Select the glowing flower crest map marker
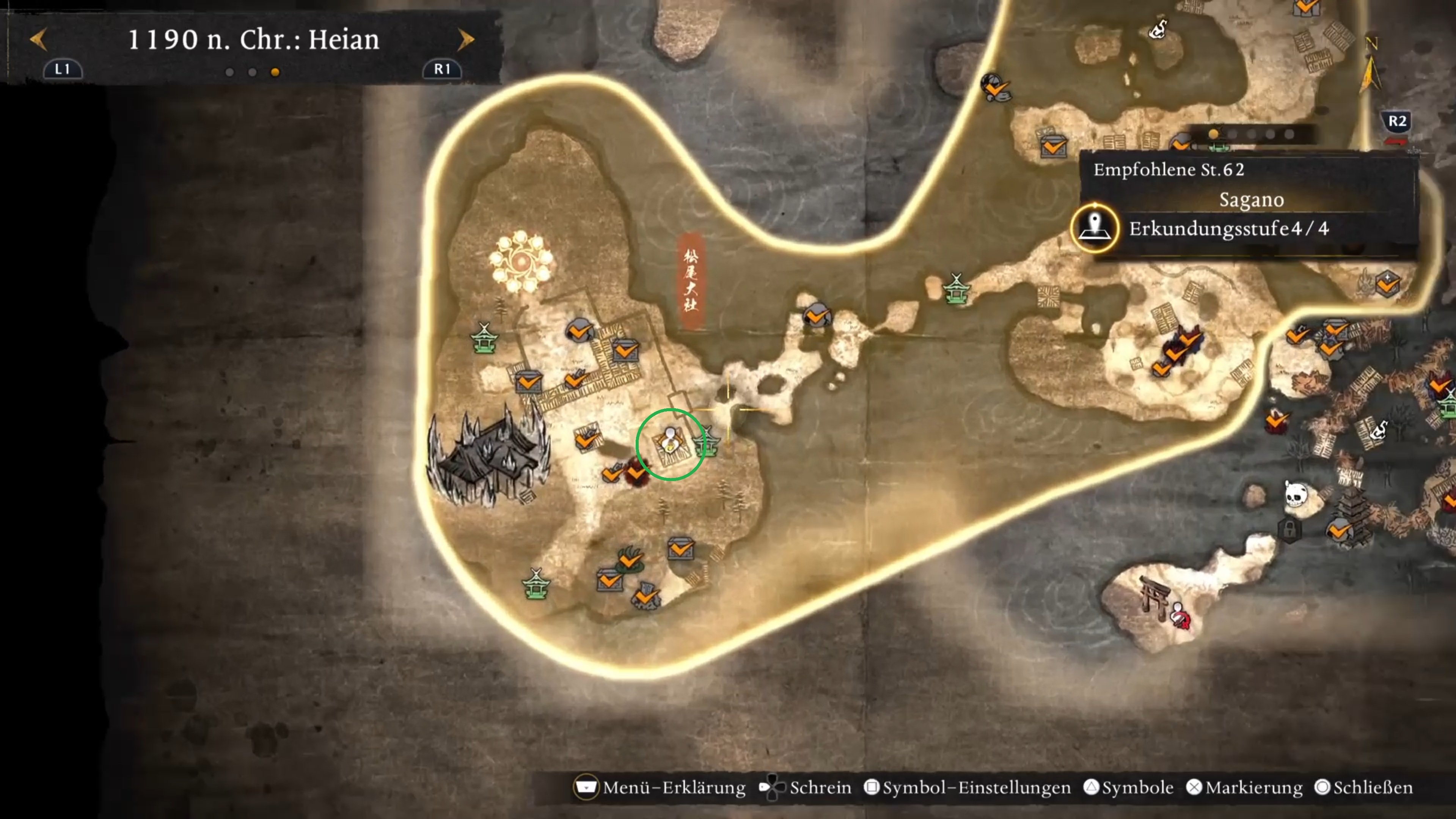Viewport: 1456px width, 819px height. [x=521, y=262]
